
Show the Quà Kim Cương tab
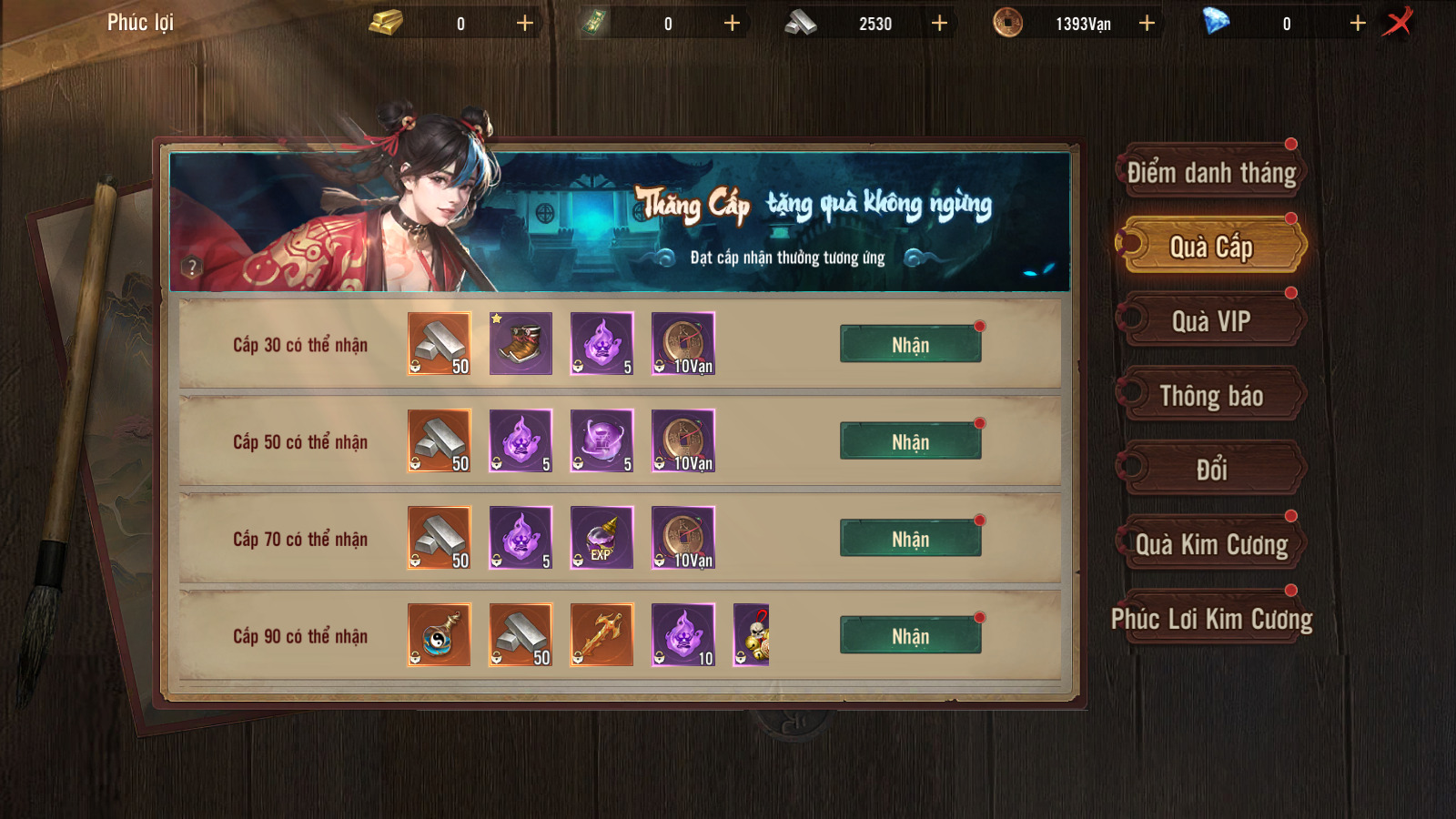(1211, 544)
